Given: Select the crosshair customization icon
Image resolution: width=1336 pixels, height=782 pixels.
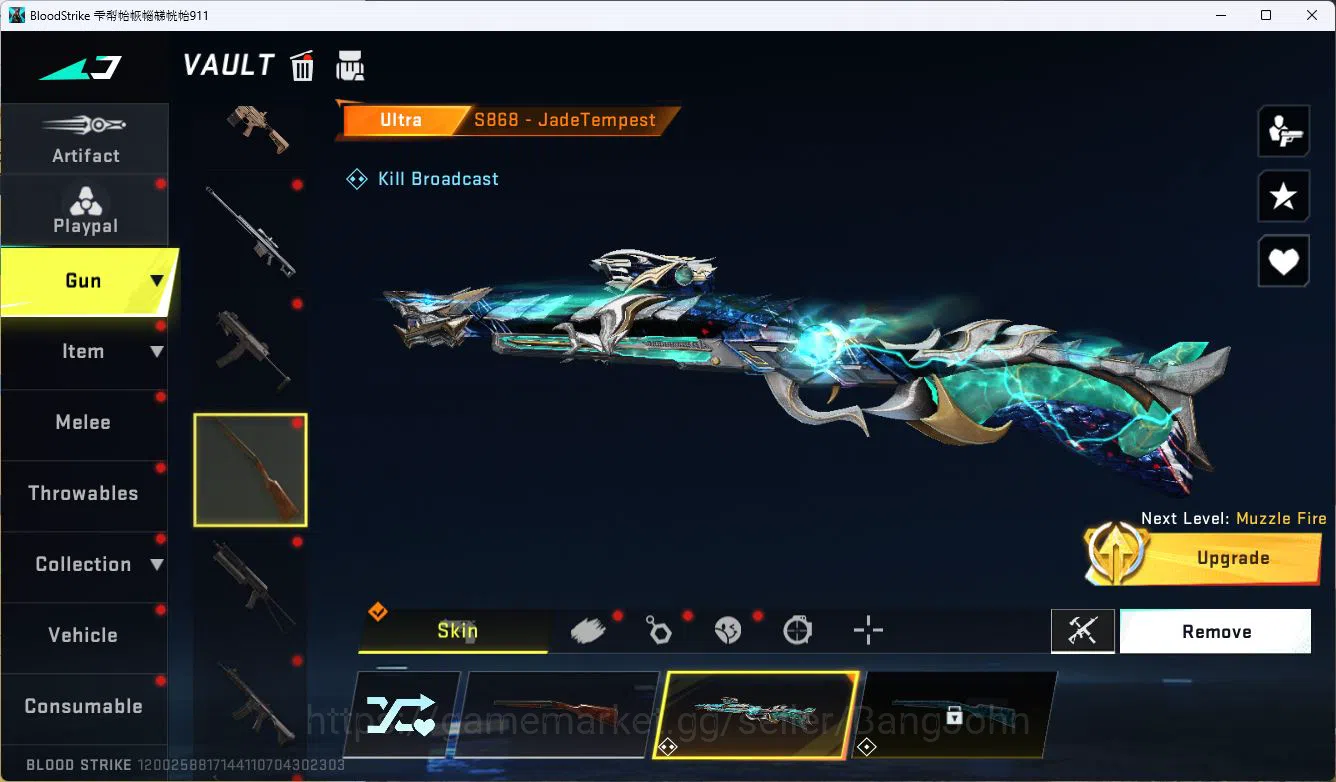Looking at the screenshot, I should (867, 629).
